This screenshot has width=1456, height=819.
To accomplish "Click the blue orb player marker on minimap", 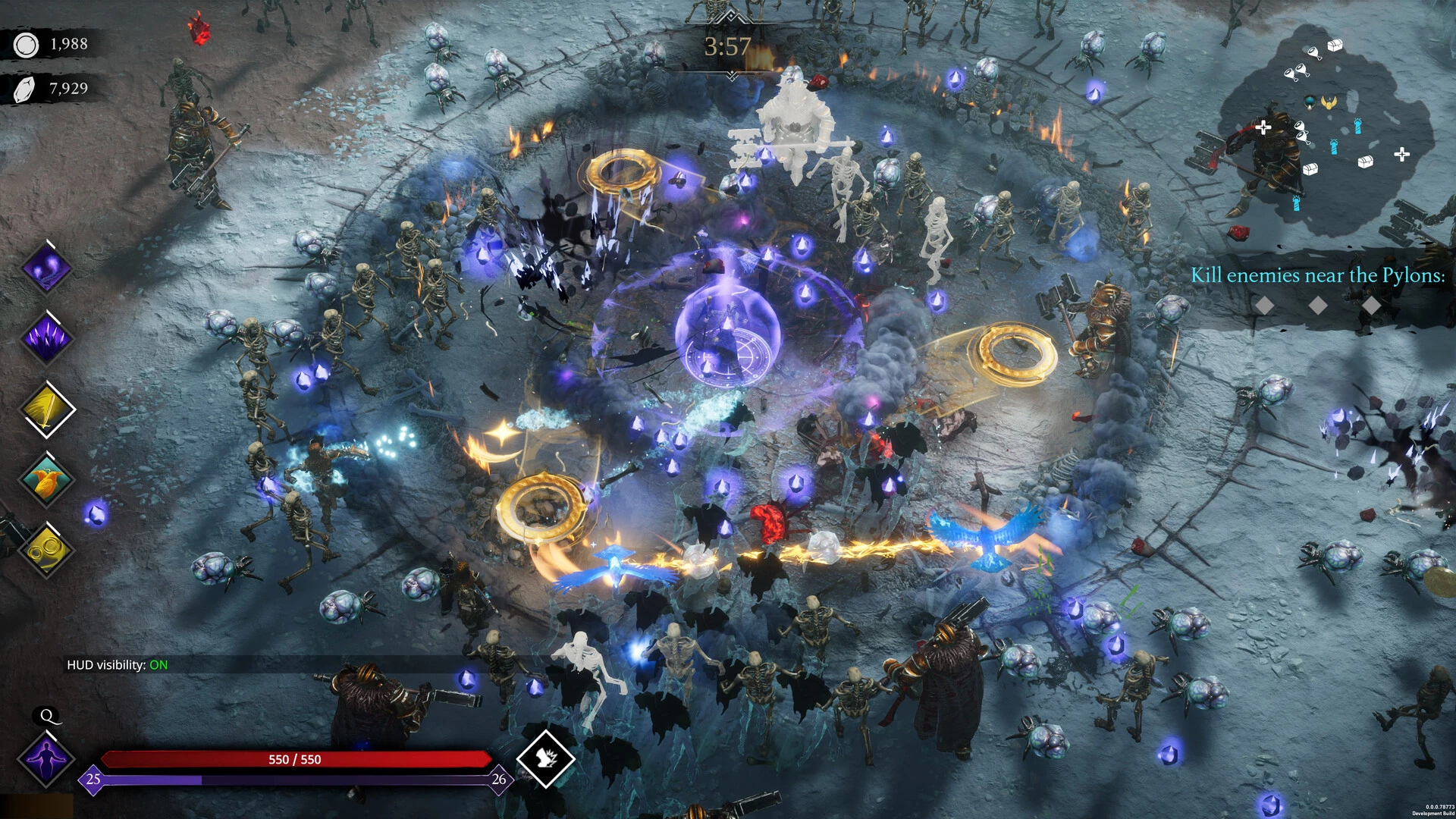I will tap(1310, 101).
